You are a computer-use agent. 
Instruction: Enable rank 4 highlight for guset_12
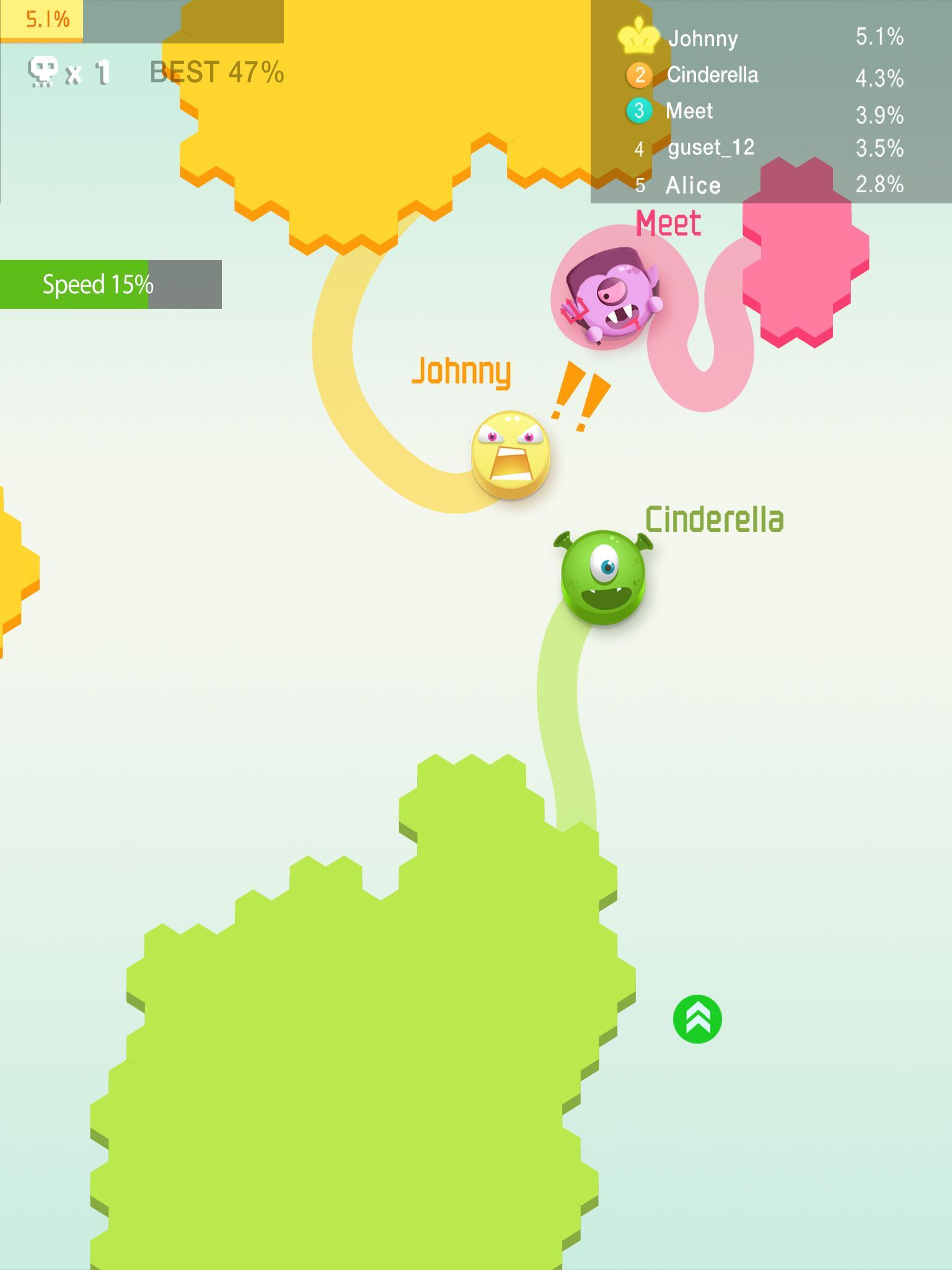pos(640,149)
